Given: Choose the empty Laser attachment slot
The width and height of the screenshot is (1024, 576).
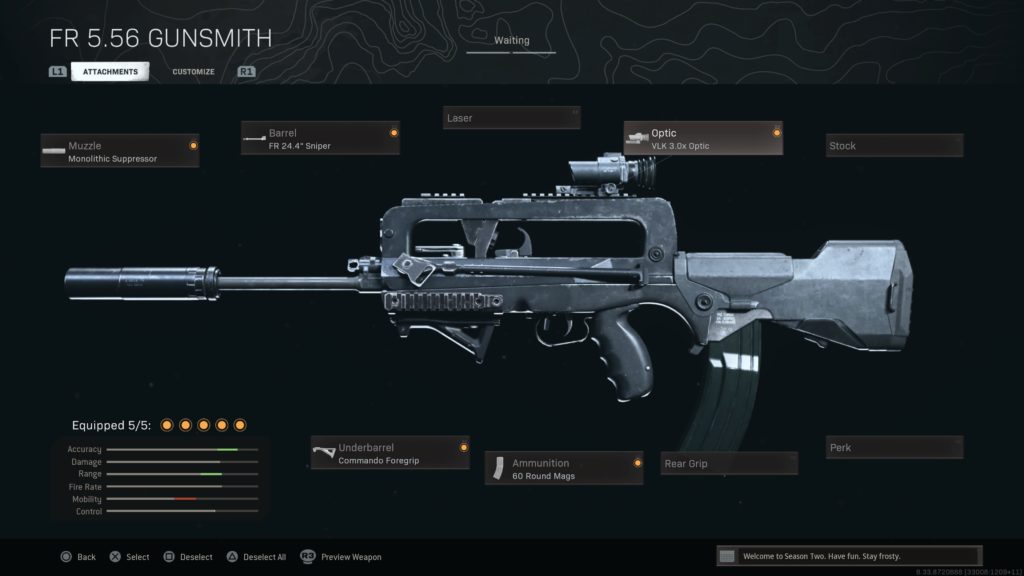Looking at the screenshot, I should pos(511,118).
